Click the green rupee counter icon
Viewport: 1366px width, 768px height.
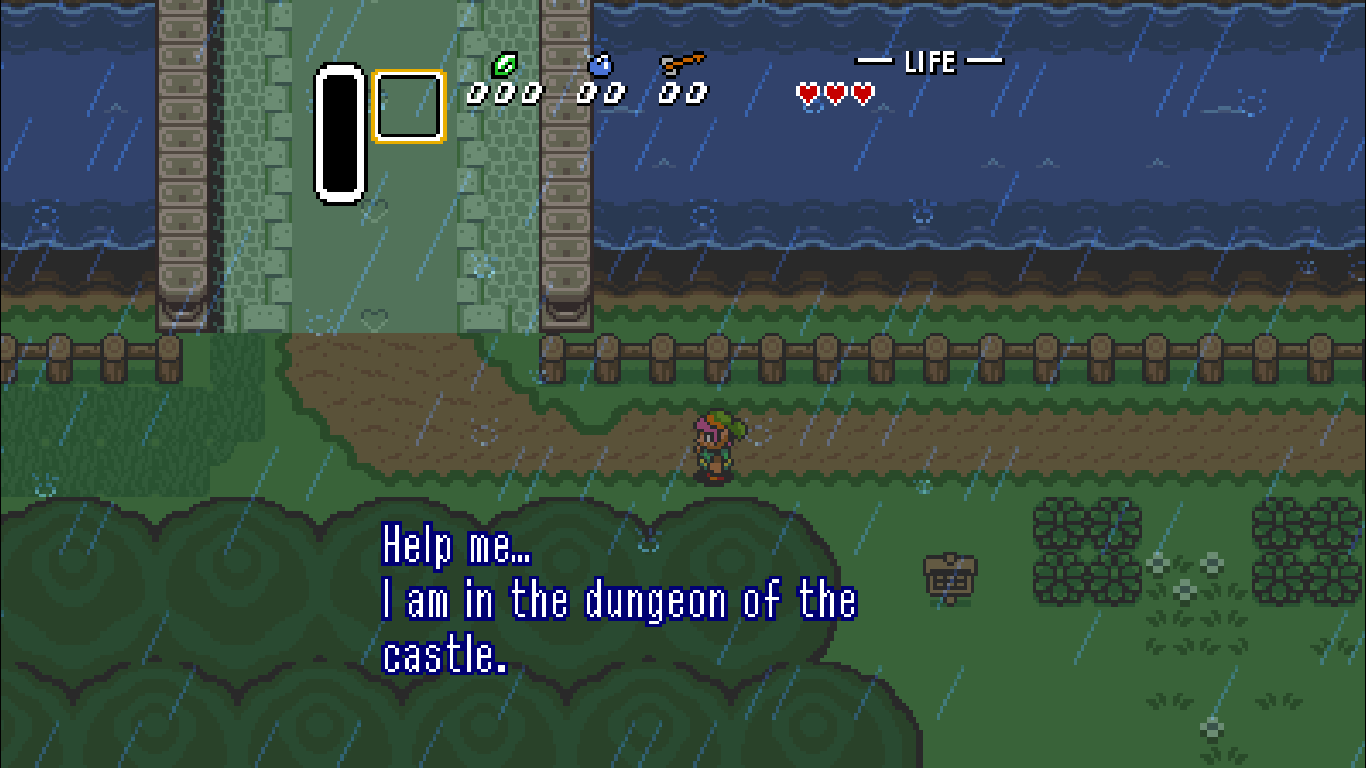point(507,62)
